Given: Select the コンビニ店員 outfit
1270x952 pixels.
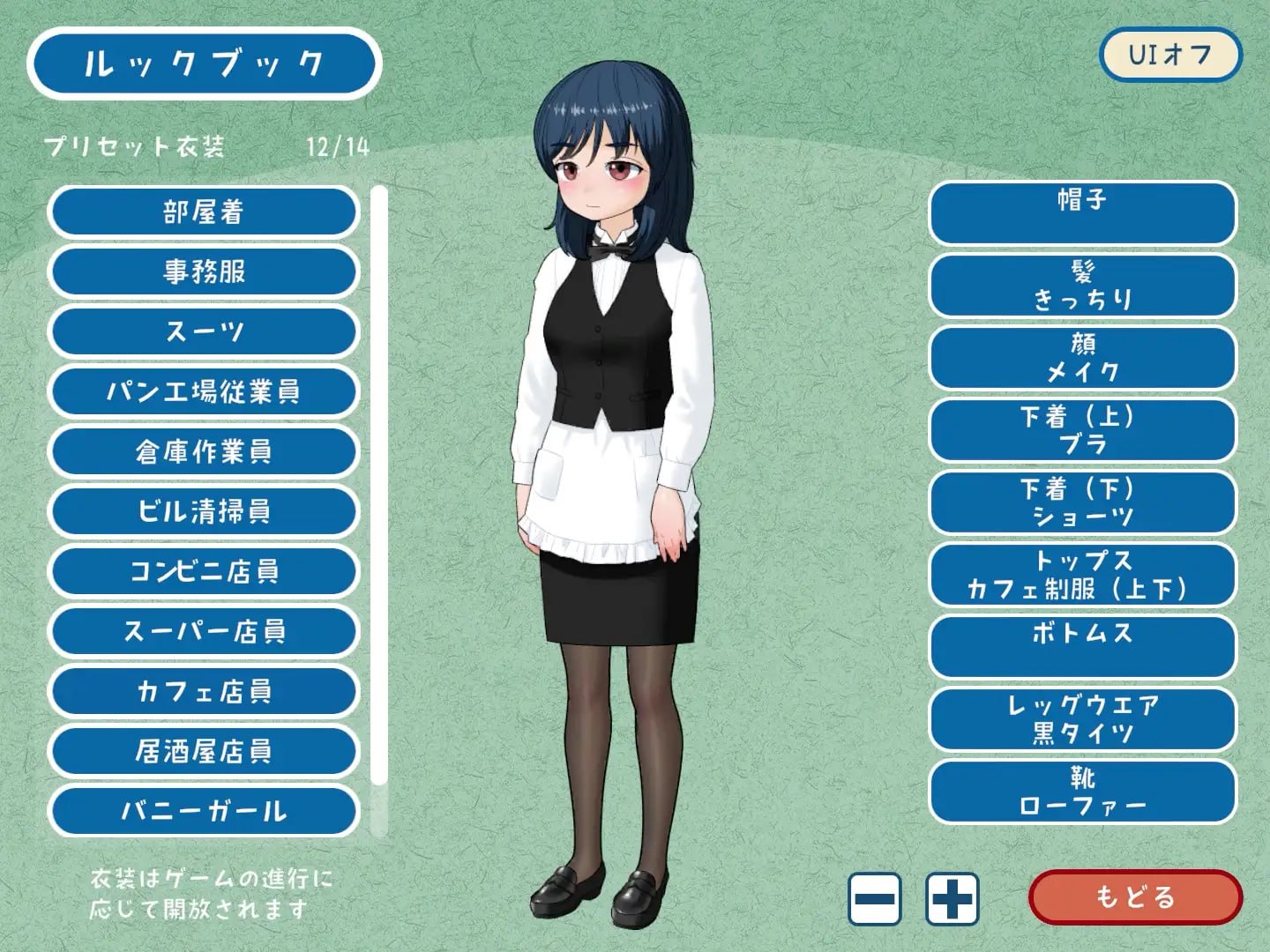Looking at the screenshot, I should pos(203,572).
